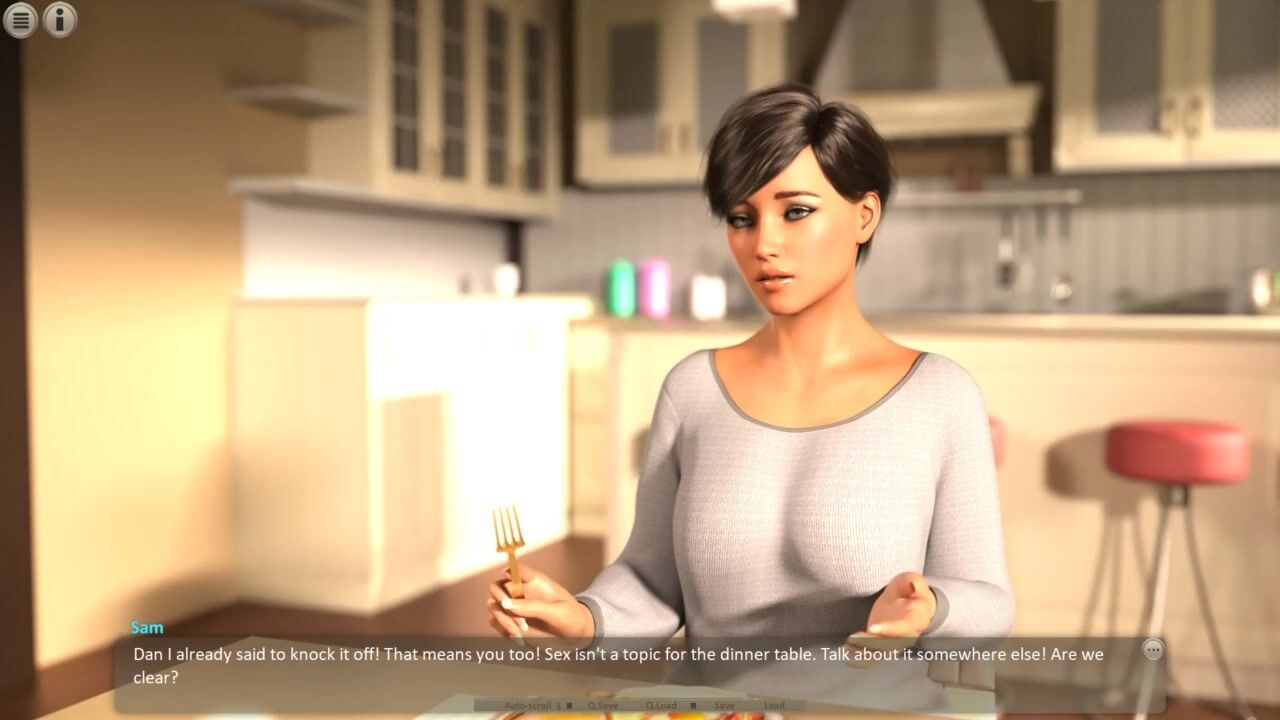Click the three-dots dialogue button

(1153, 650)
